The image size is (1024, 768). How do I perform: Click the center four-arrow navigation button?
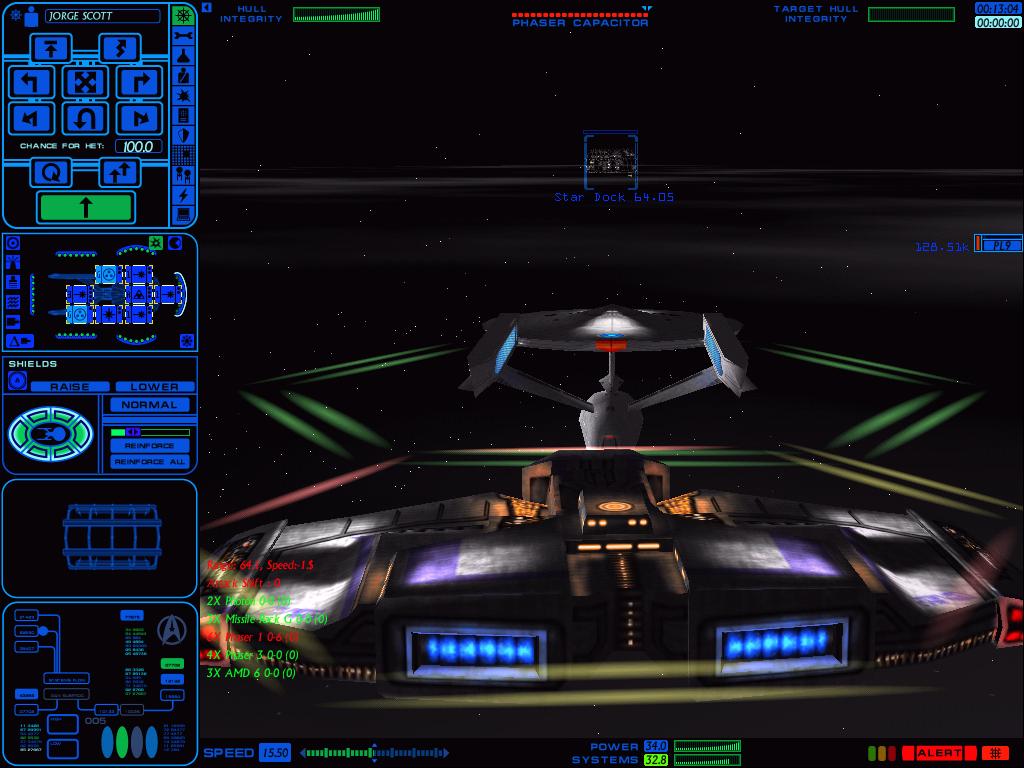pyautogui.click(x=85, y=82)
